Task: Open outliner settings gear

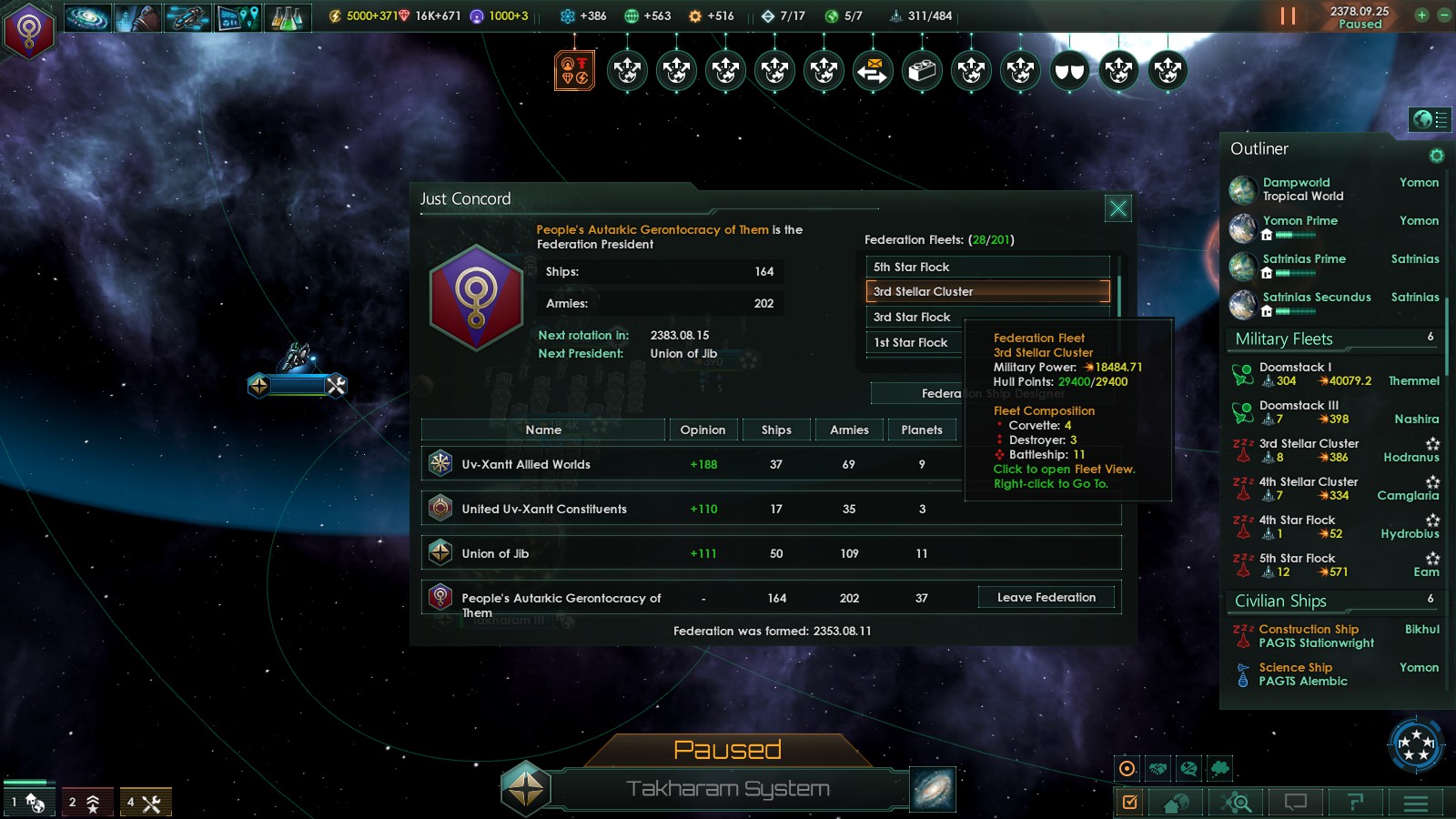Action: point(1436,156)
